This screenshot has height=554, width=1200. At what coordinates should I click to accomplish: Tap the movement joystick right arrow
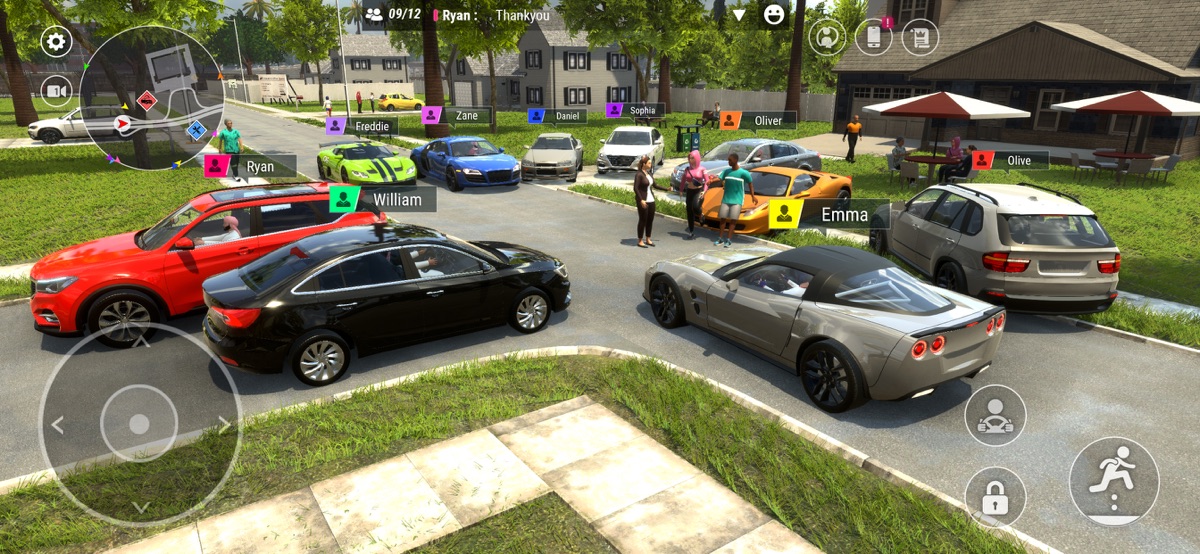click(x=224, y=425)
